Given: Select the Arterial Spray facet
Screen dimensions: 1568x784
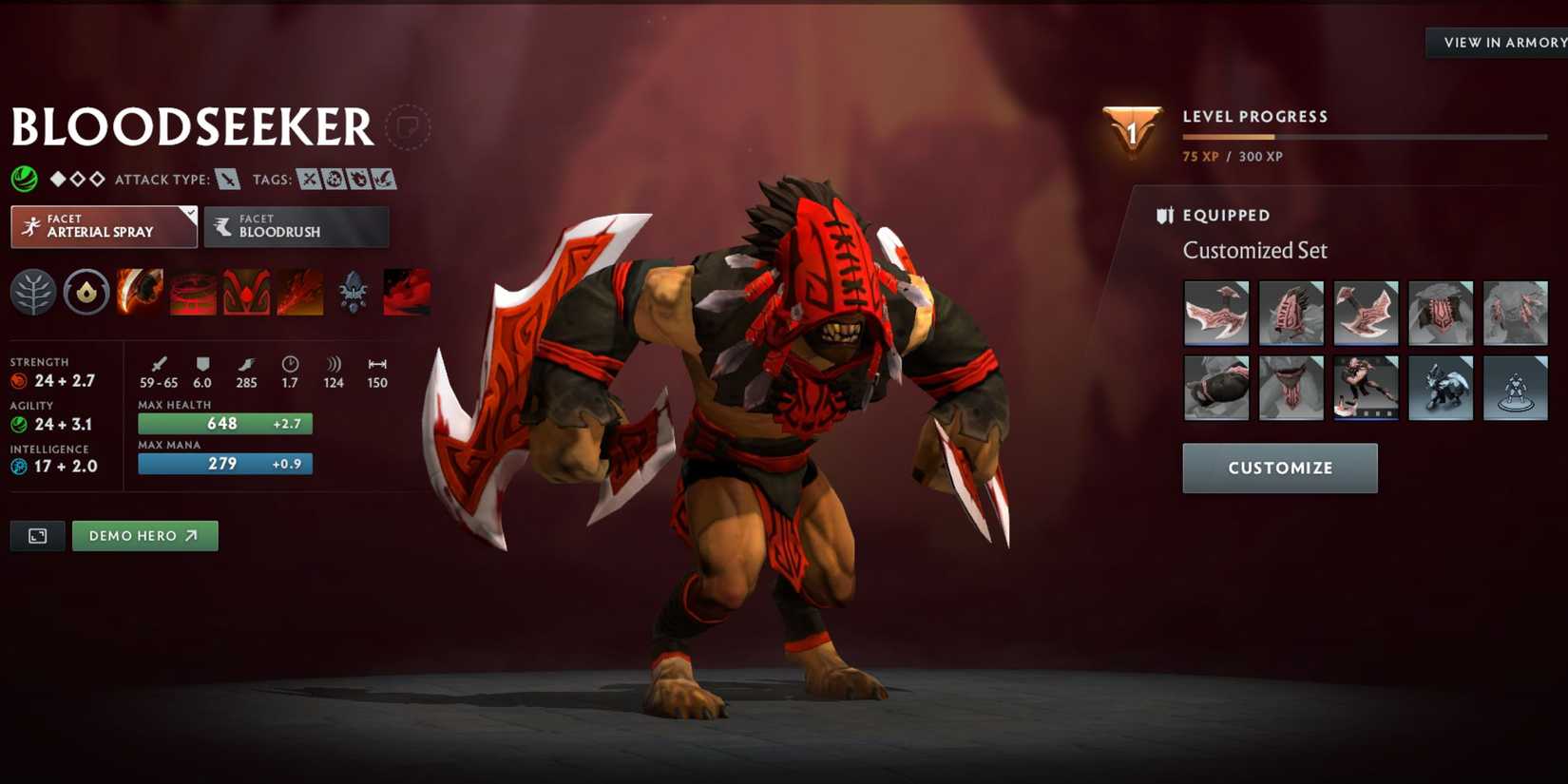Looking at the screenshot, I should tap(103, 226).
